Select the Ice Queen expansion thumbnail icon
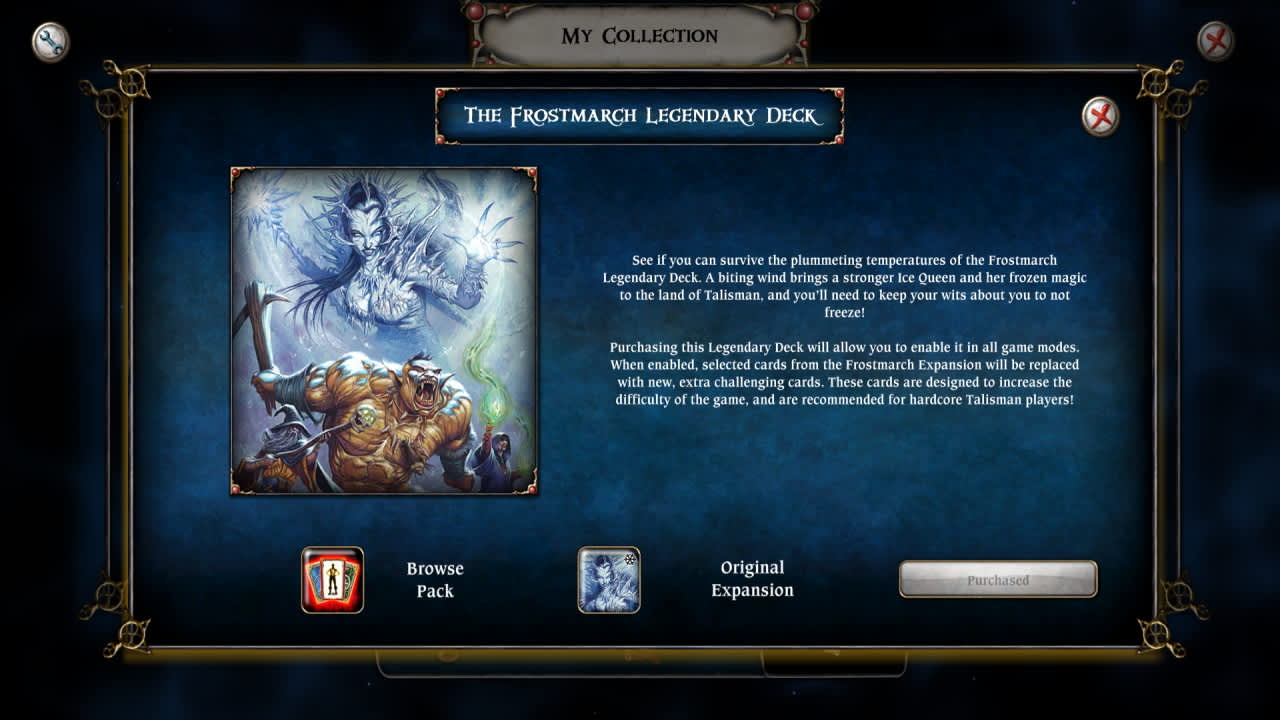The width and height of the screenshot is (1280, 720). [x=609, y=579]
